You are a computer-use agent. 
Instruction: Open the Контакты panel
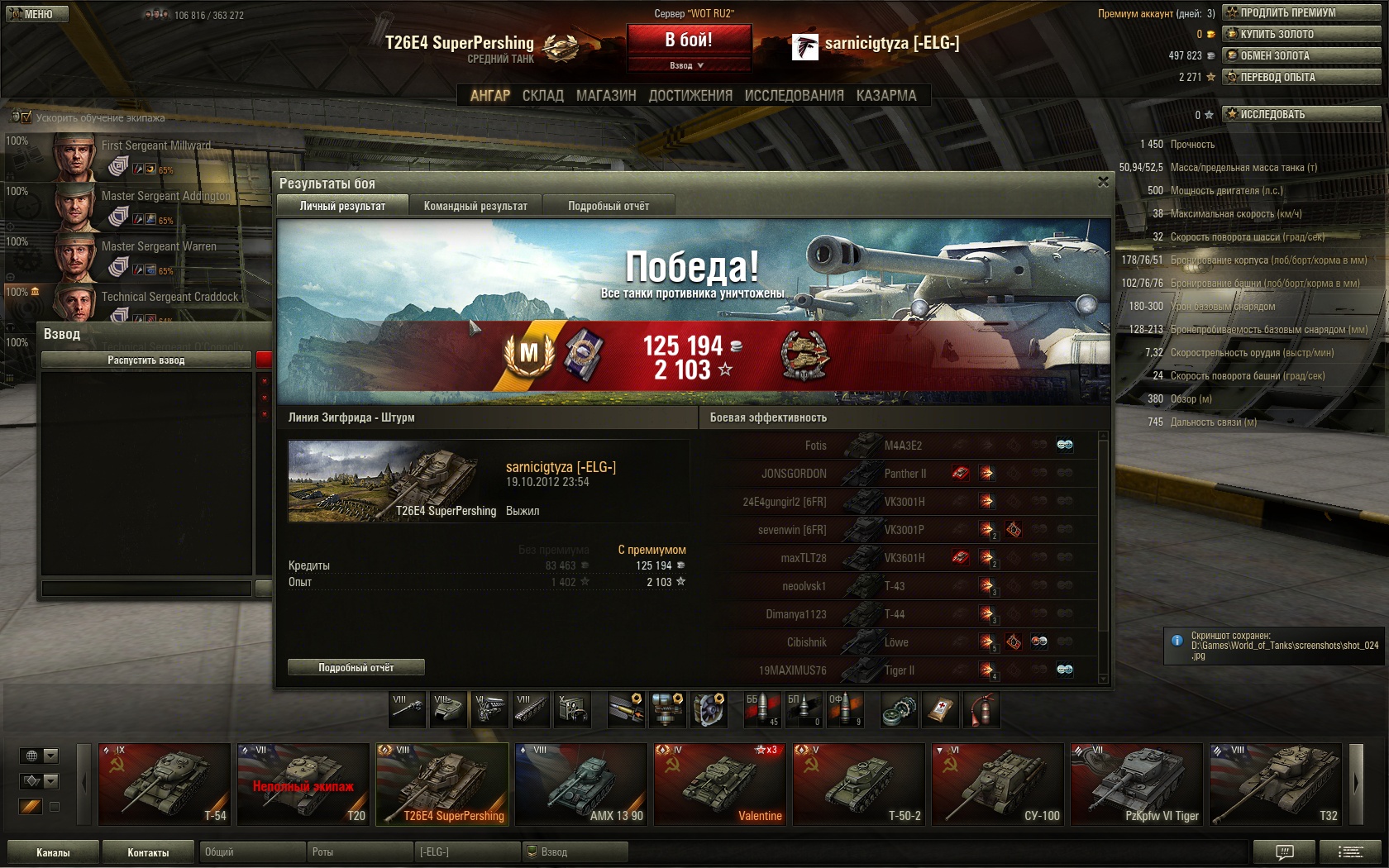(148, 852)
